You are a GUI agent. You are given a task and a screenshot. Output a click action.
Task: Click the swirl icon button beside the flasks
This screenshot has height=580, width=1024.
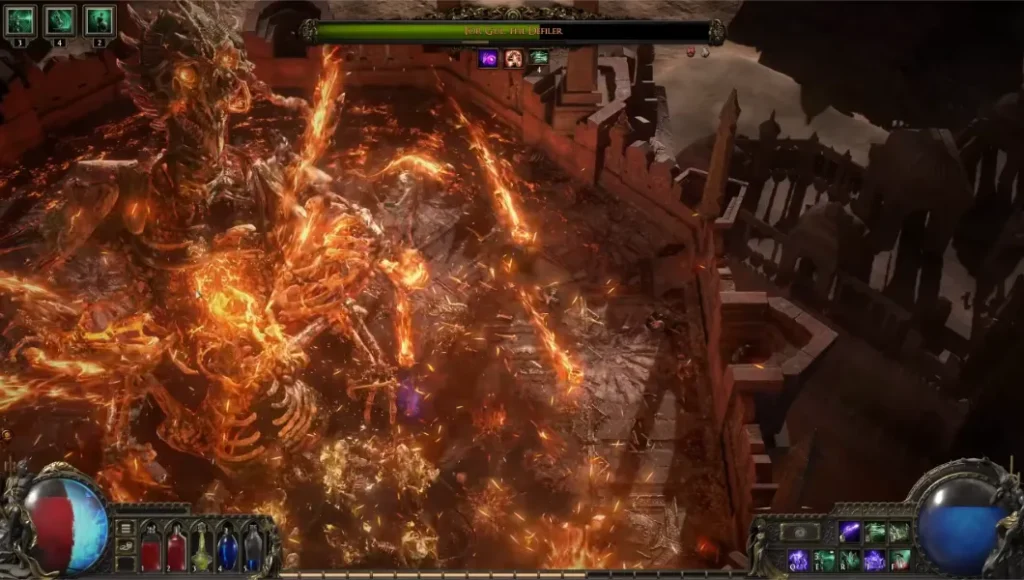point(126,546)
